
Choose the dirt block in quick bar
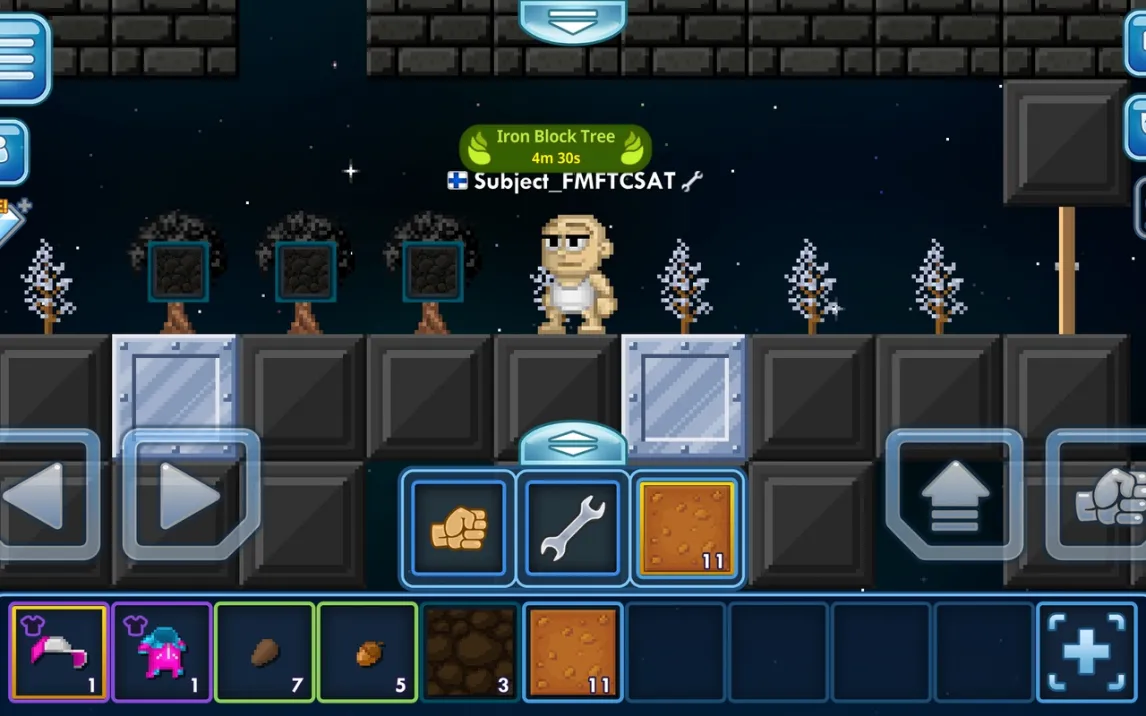point(687,527)
